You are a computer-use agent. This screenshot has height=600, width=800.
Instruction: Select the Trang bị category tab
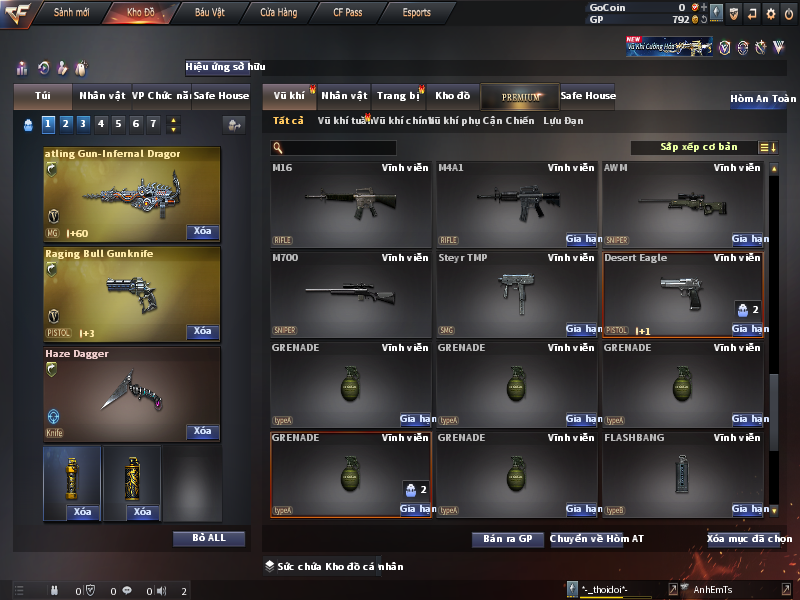[398, 96]
